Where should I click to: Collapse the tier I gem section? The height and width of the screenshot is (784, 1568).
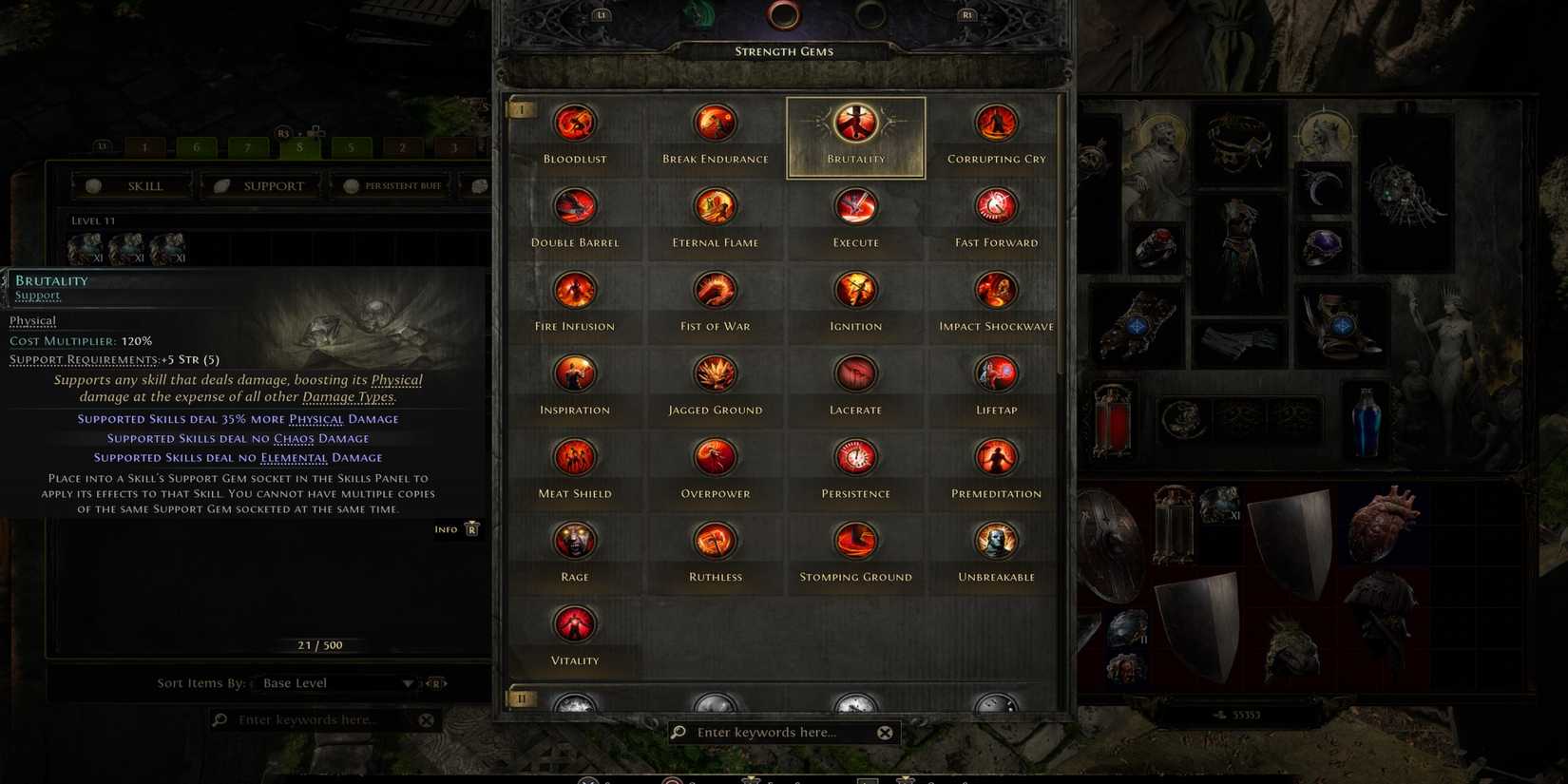click(521, 108)
